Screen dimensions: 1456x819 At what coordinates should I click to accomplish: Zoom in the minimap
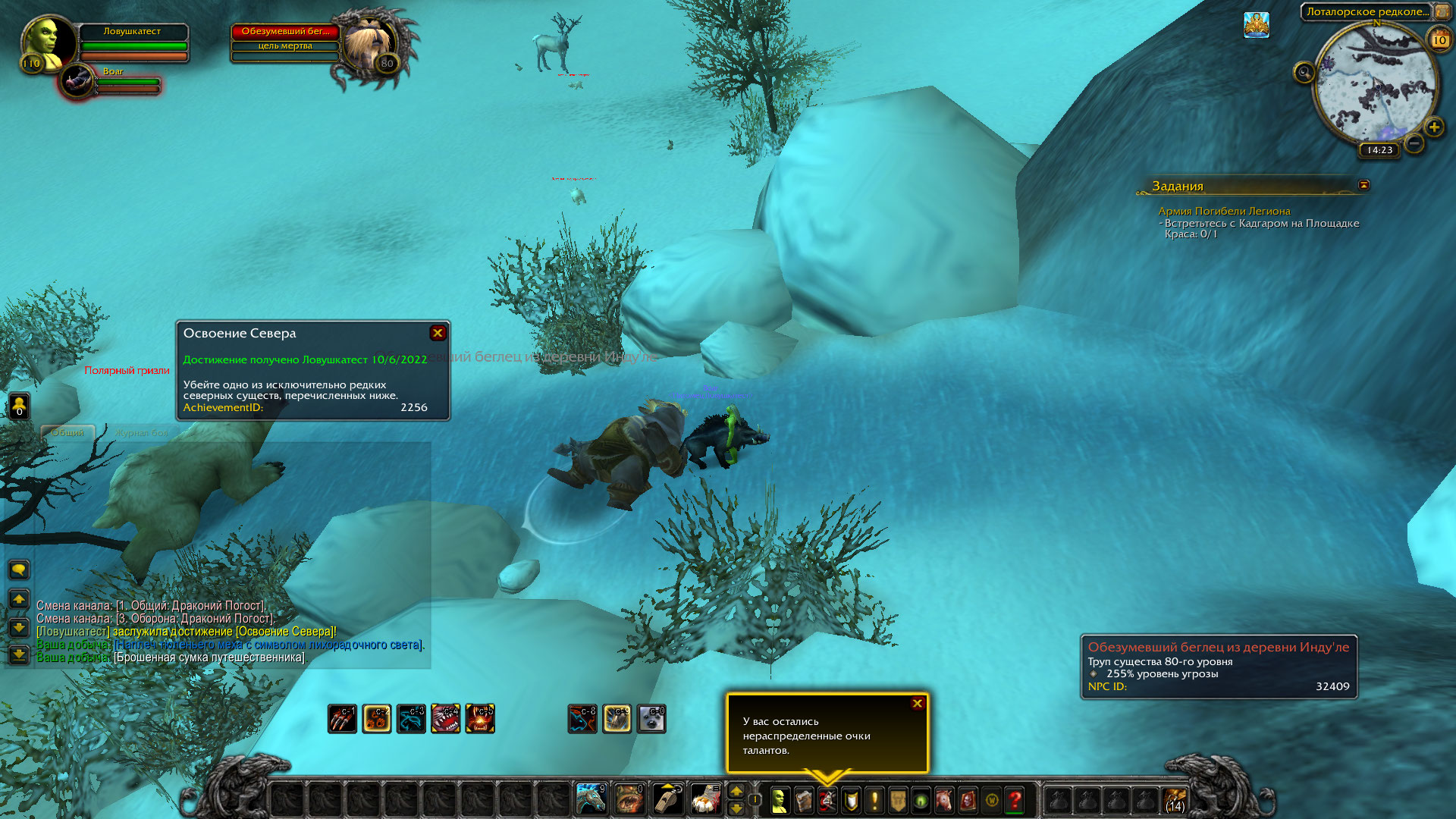click(1433, 127)
